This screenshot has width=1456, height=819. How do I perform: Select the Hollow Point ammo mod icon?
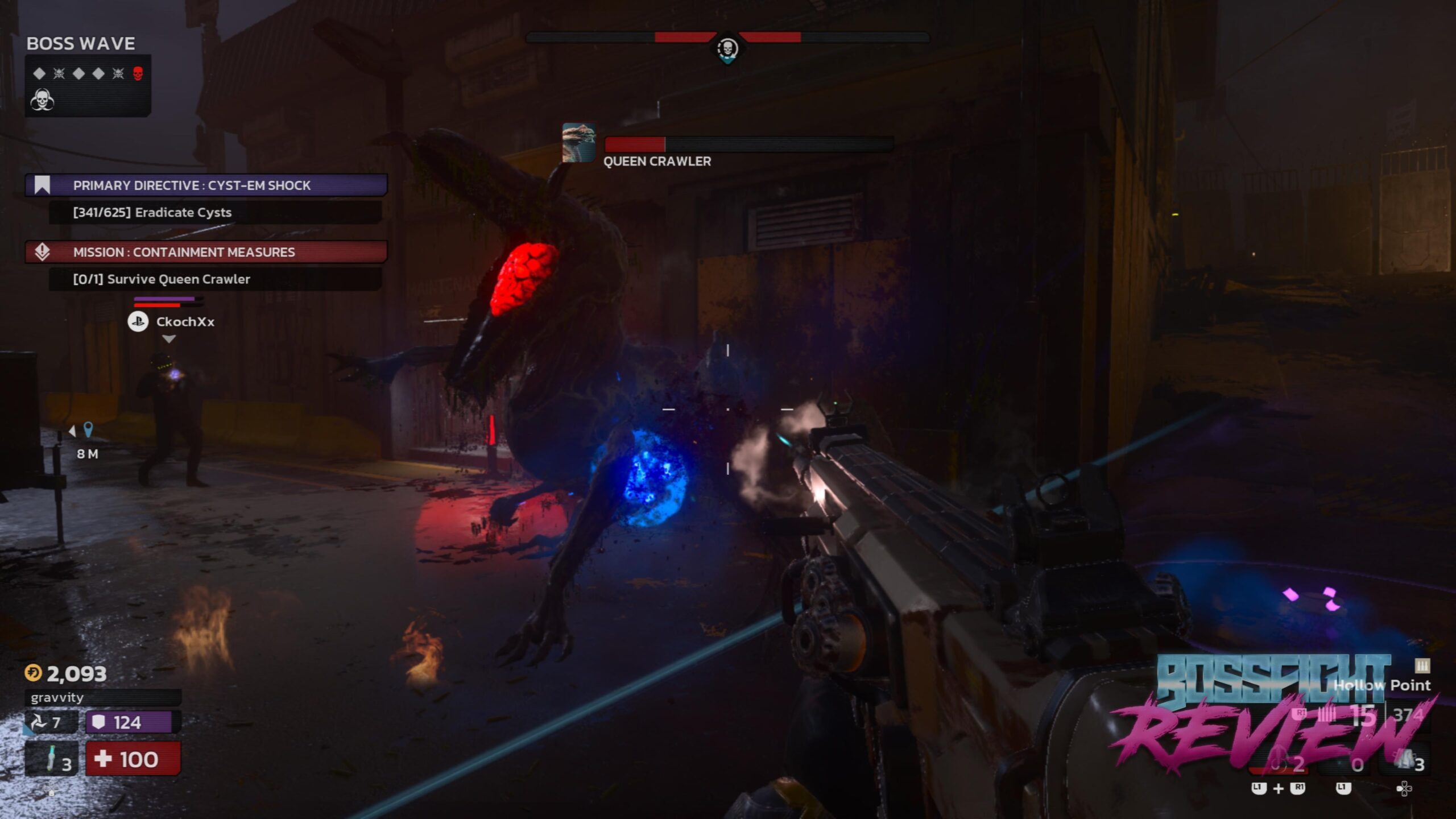pyautogui.click(x=1422, y=665)
